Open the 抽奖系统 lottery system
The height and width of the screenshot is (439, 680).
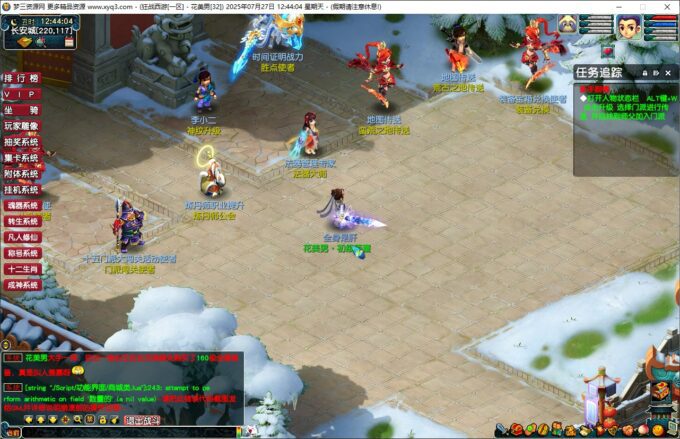tap(20, 142)
